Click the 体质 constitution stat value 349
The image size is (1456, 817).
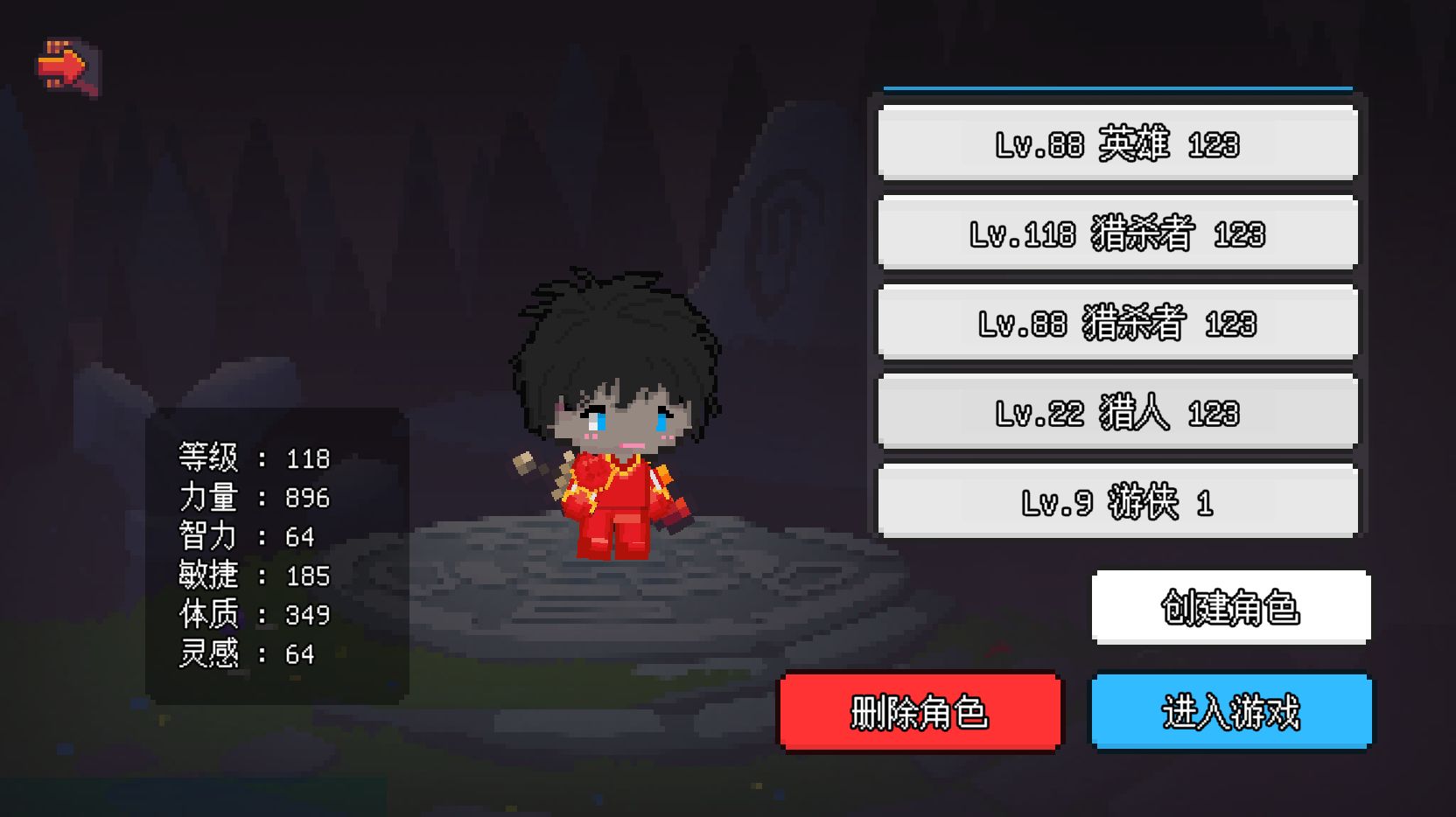coord(308,614)
